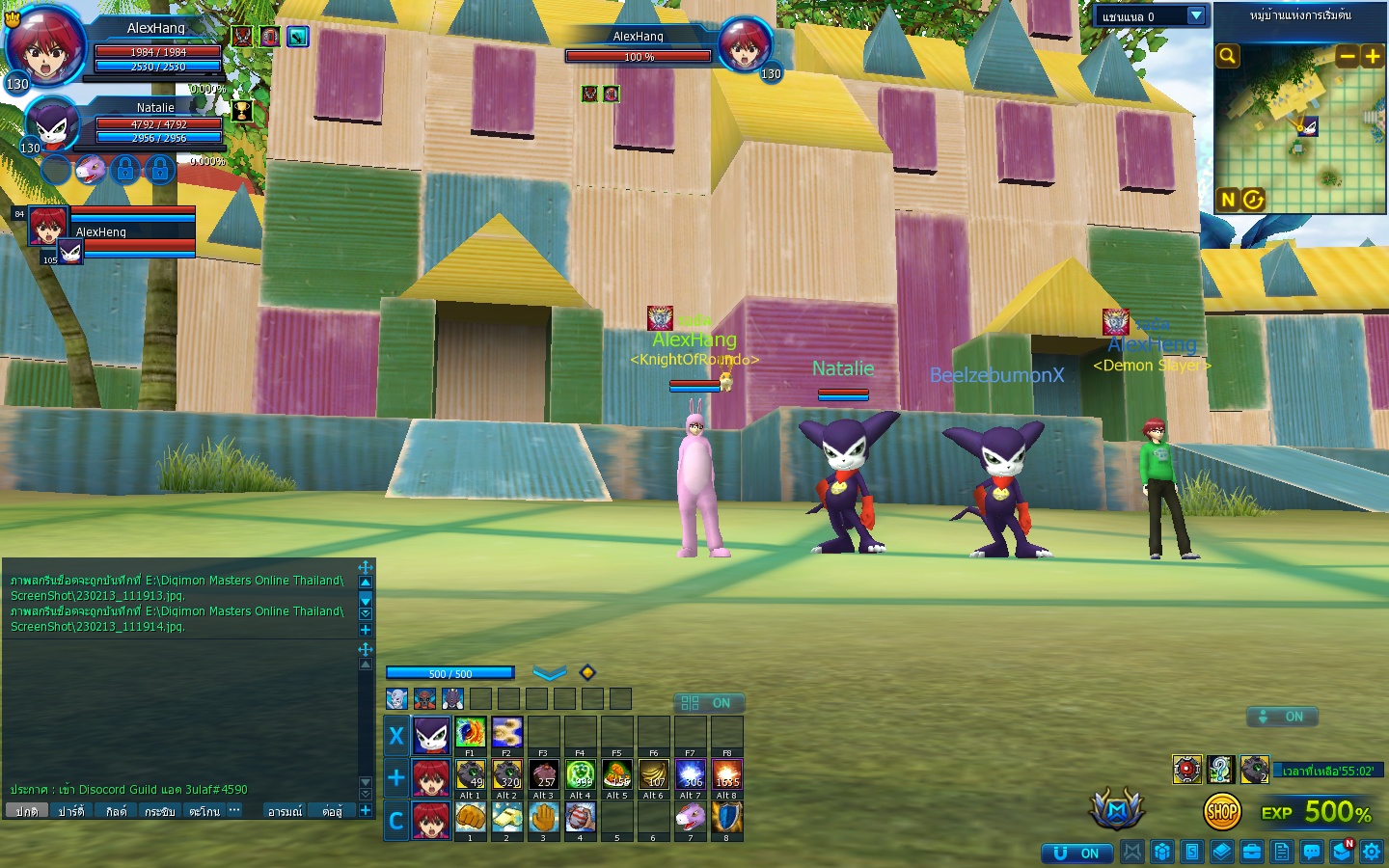The width and height of the screenshot is (1389, 868).
Task: Open the gold SHOP button
Action: (1222, 812)
